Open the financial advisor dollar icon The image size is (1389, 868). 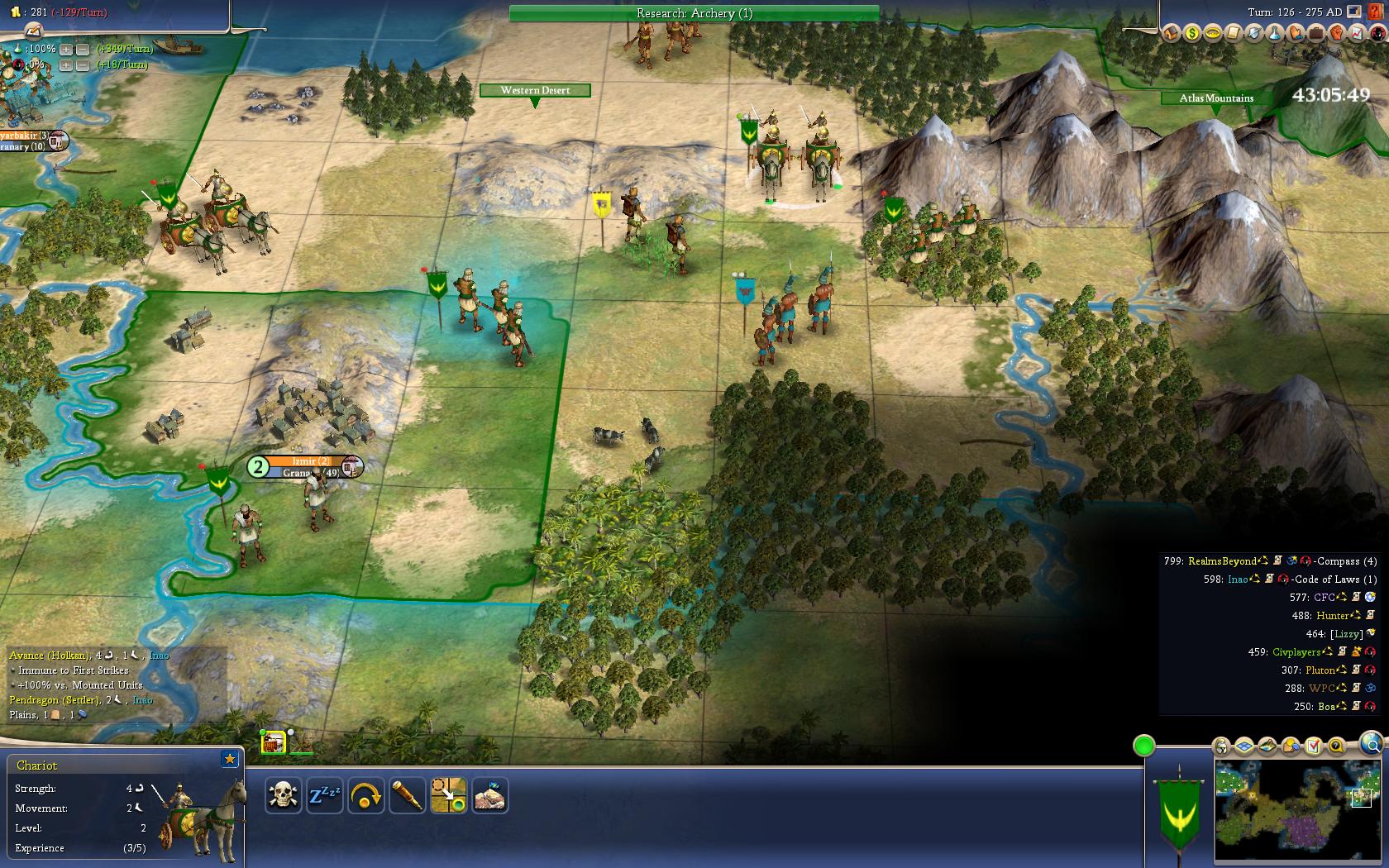click(1191, 33)
